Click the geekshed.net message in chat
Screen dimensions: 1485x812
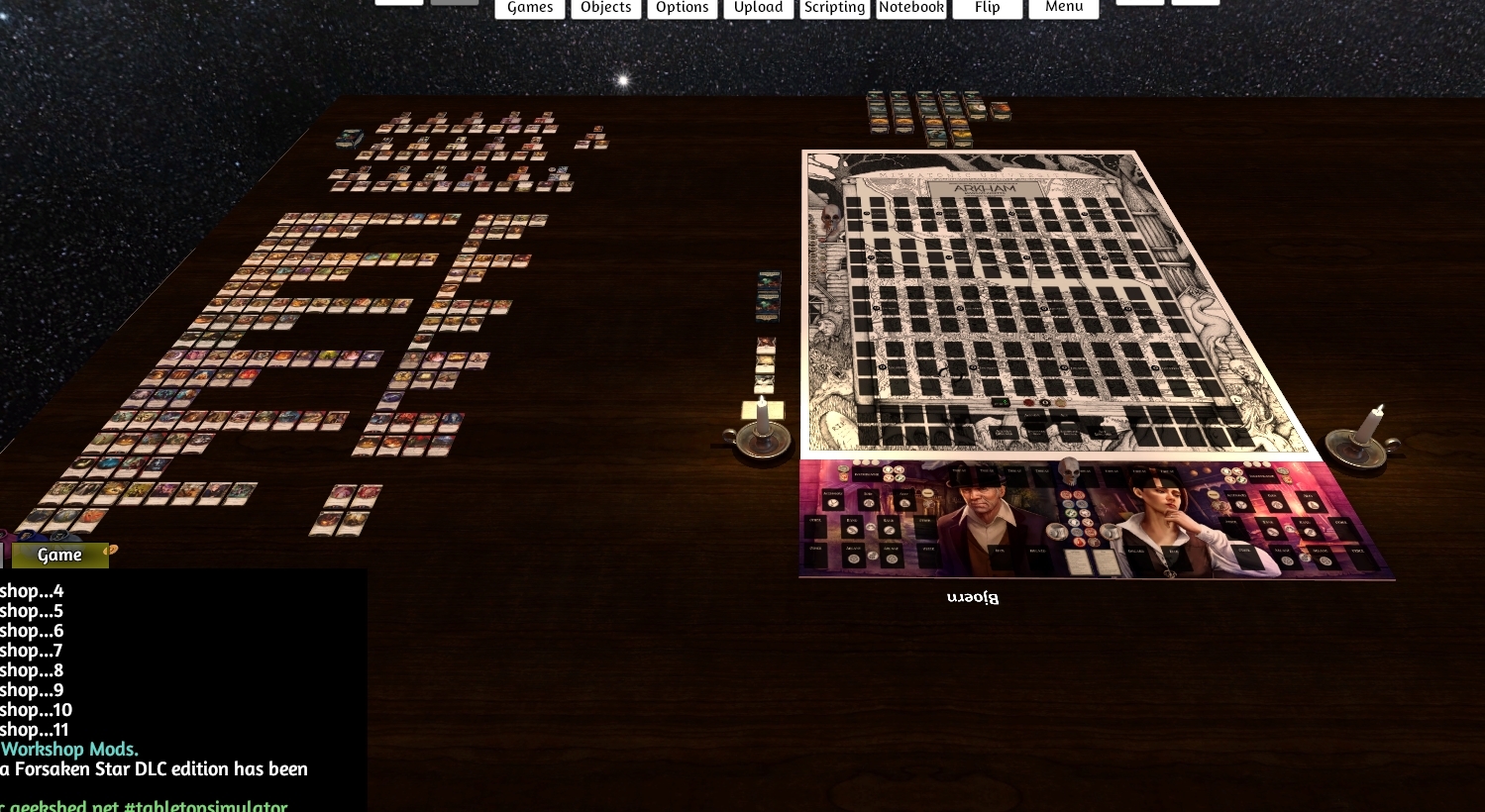point(144,805)
